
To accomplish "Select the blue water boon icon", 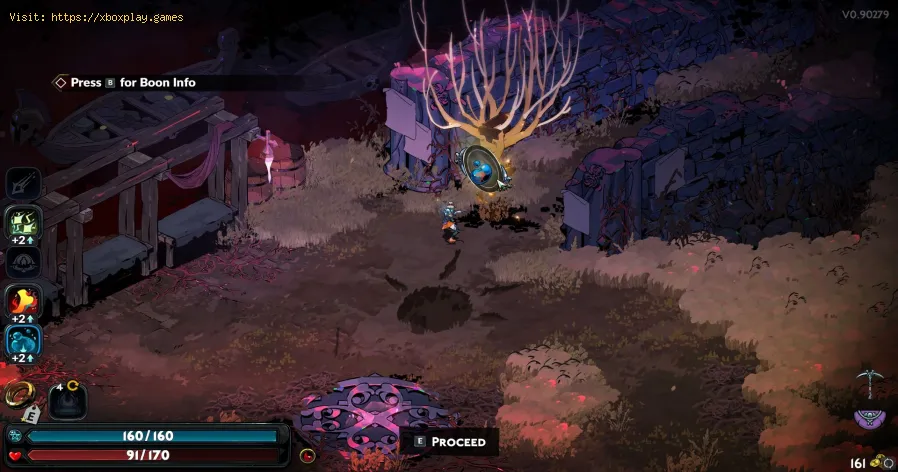I will coord(23,341).
